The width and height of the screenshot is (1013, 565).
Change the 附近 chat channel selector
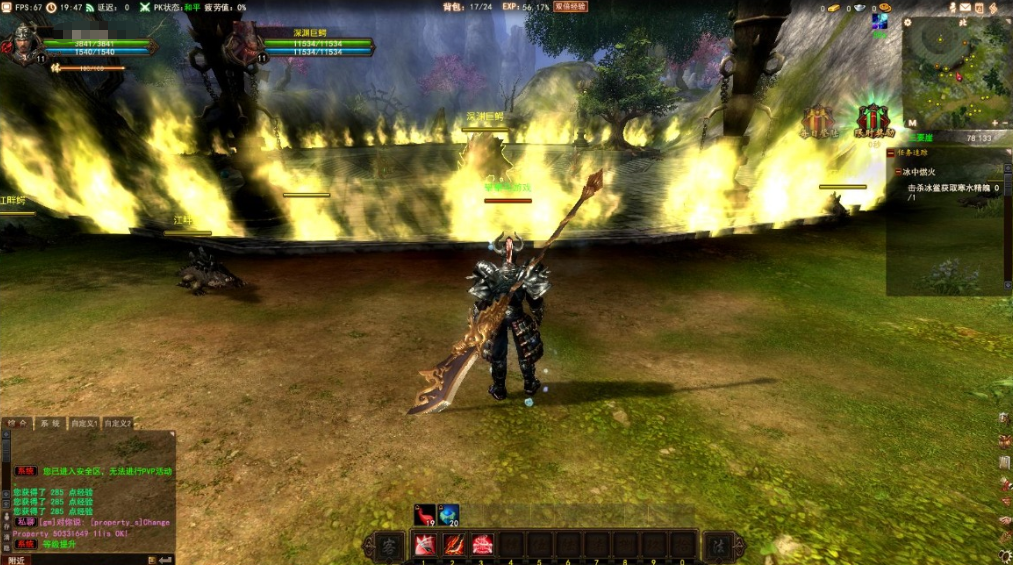click(x=16, y=559)
